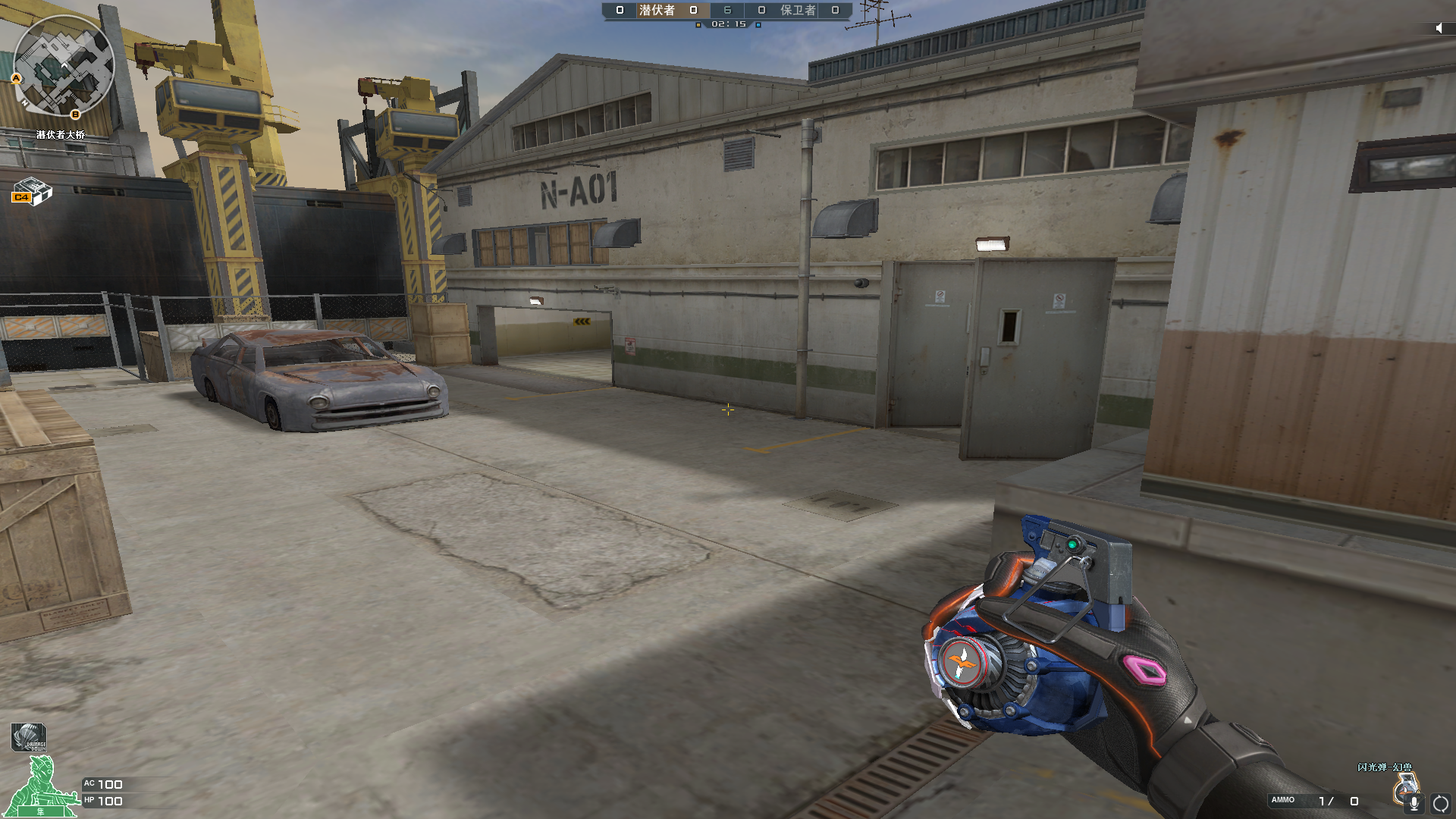Screen dimensions: 1456x819
Task: Click the Damage Down parachute icon
Action: click(29, 737)
